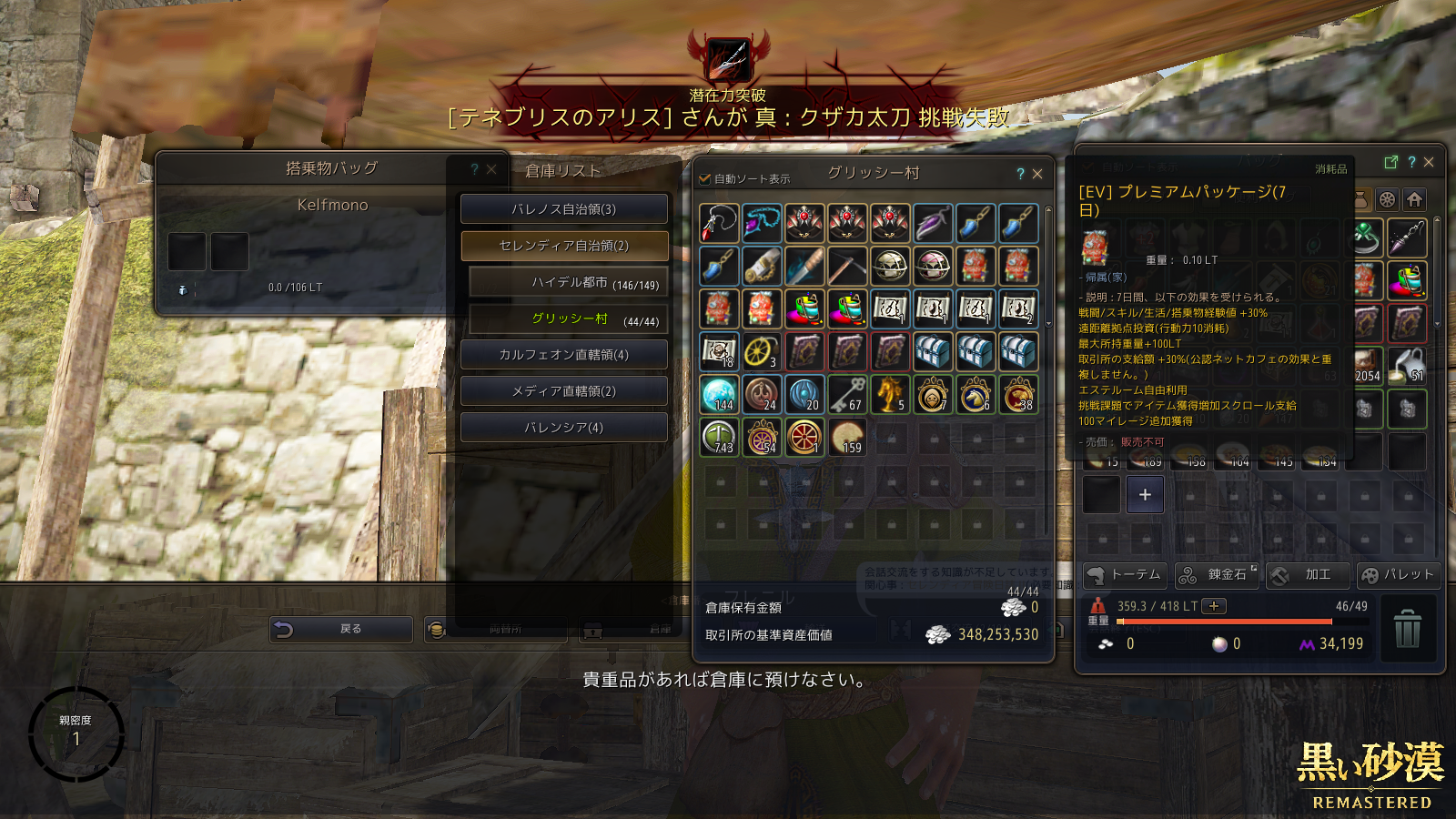Click the 戻る back button
1456x819 pixels.
click(341, 629)
